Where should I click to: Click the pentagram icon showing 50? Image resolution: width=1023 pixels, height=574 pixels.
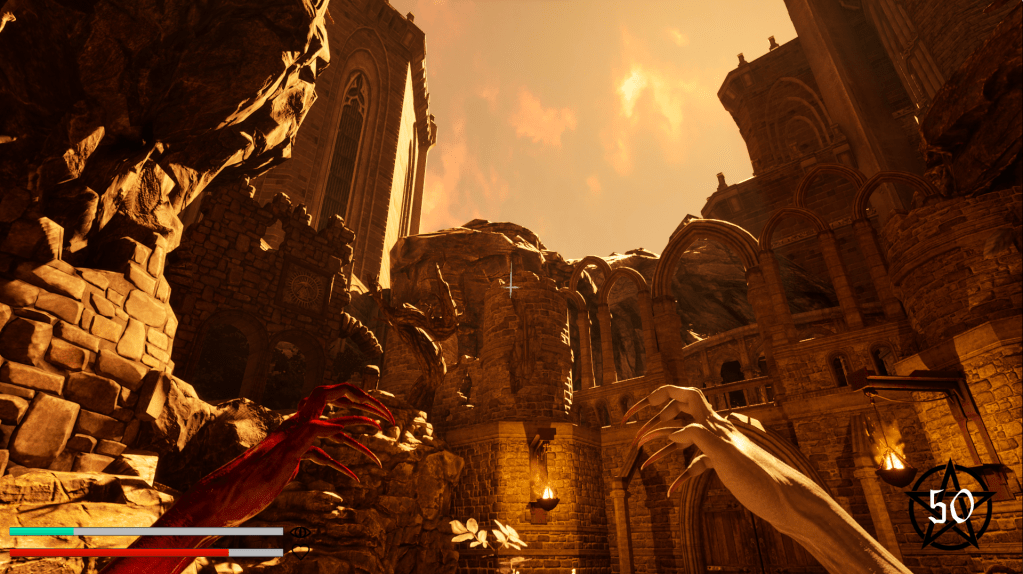point(950,506)
